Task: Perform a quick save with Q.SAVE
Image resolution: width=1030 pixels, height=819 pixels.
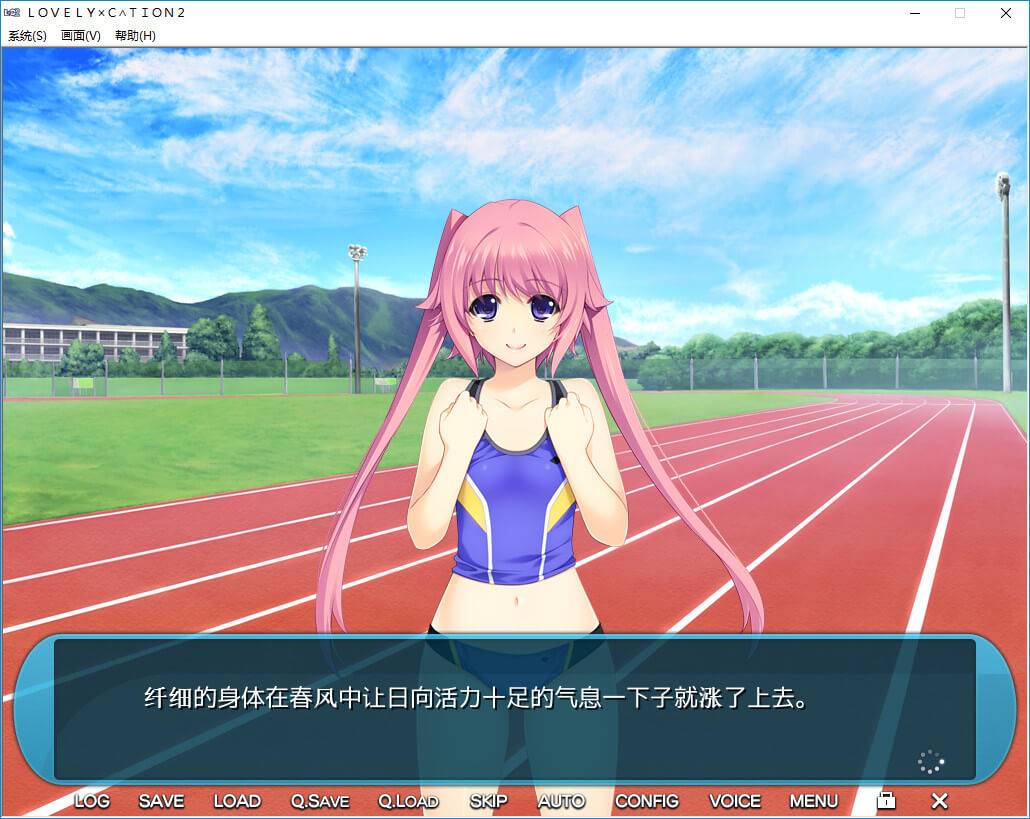Action: (x=320, y=801)
